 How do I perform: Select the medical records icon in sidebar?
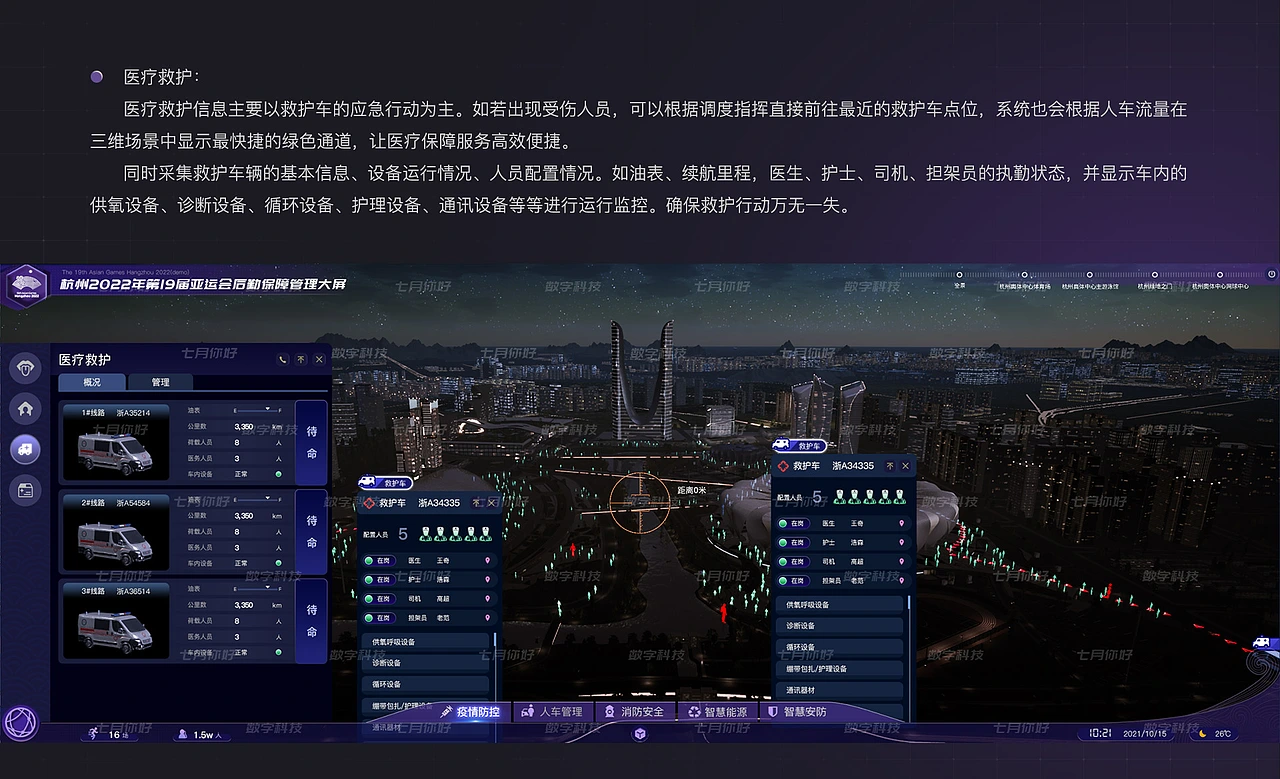click(25, 490)
